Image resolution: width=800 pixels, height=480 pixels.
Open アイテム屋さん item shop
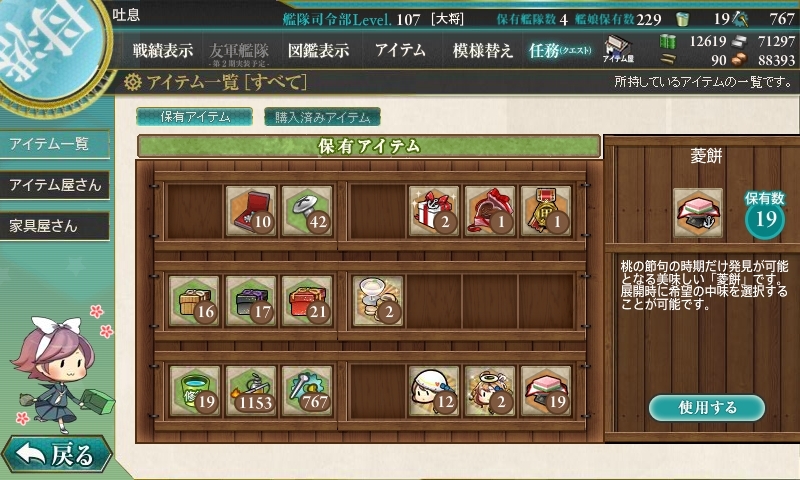click(x=54, y=185)
